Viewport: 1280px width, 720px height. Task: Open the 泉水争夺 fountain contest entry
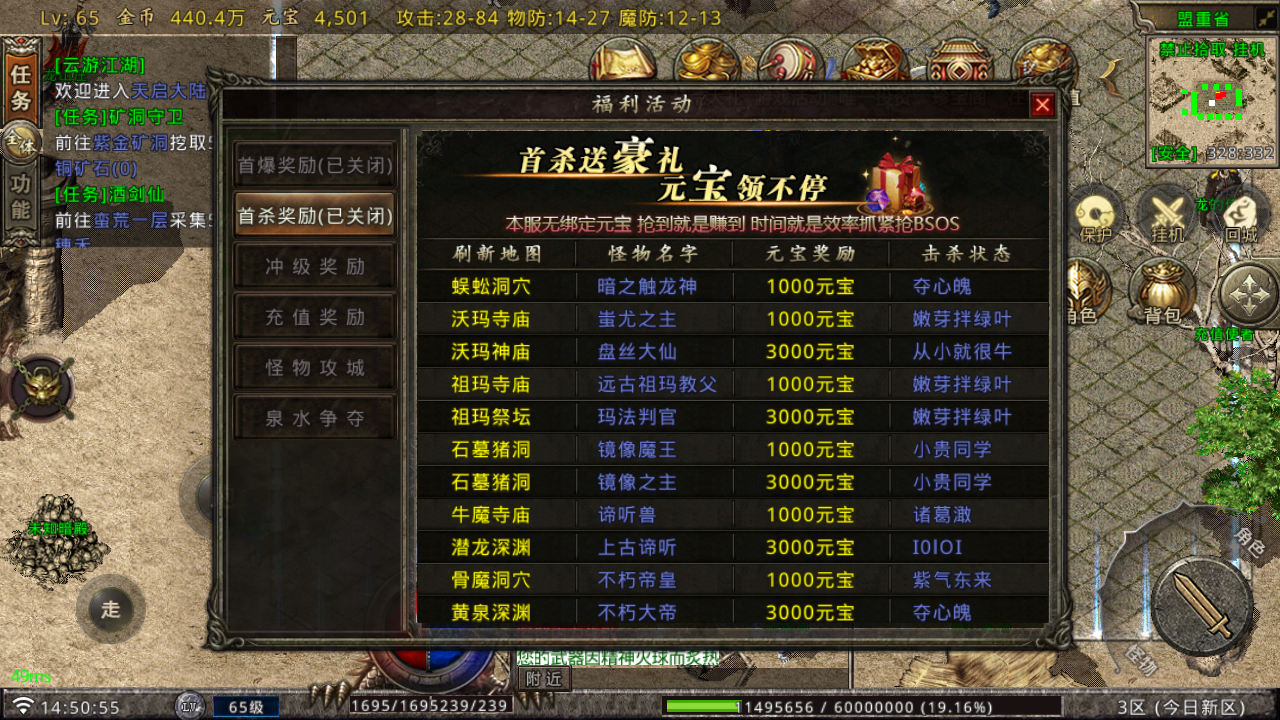pyautogui.click(x=314, y=417)
